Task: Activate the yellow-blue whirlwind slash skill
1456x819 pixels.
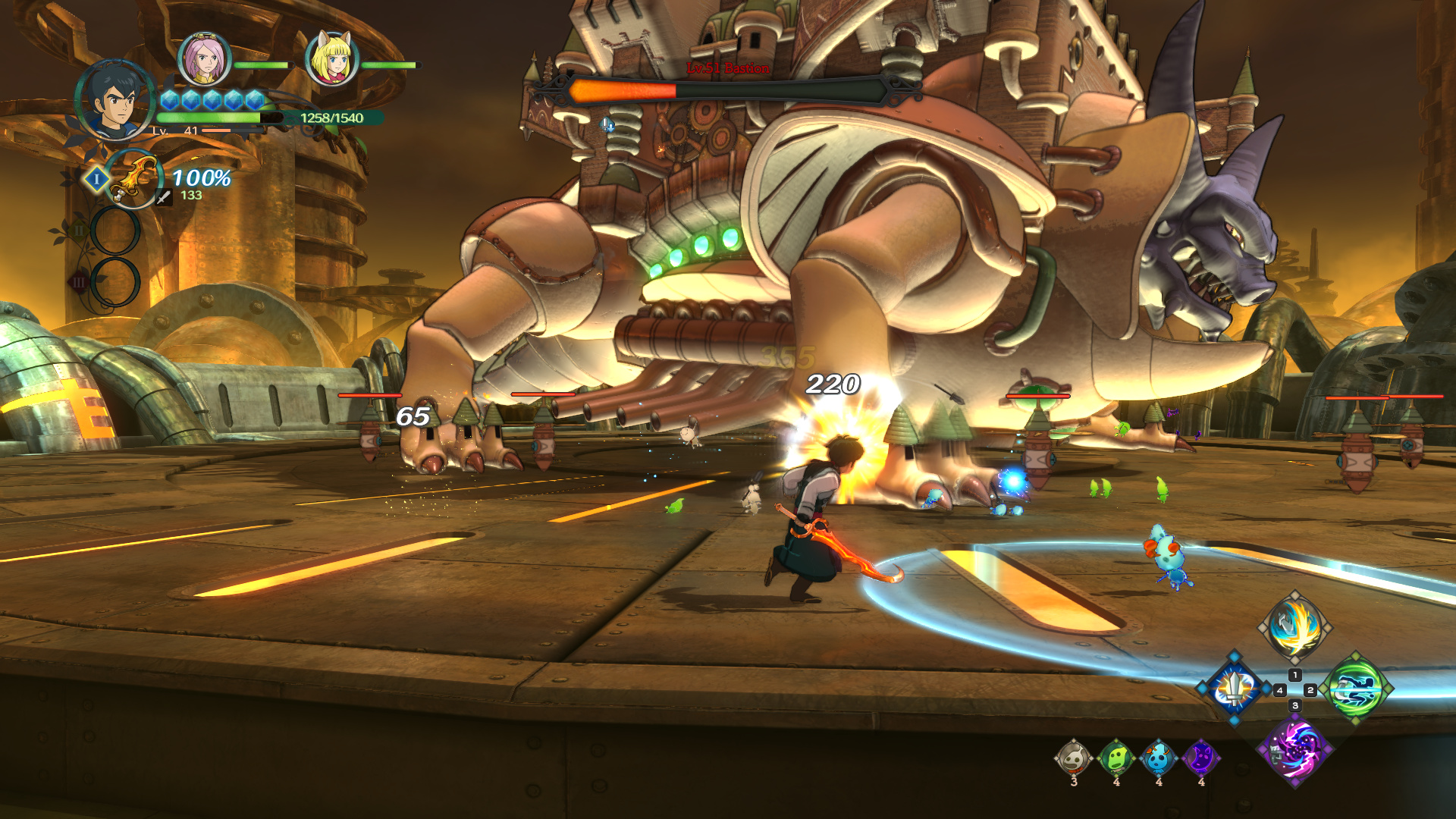Action: pyautogui.click(x=1295, y=627)
